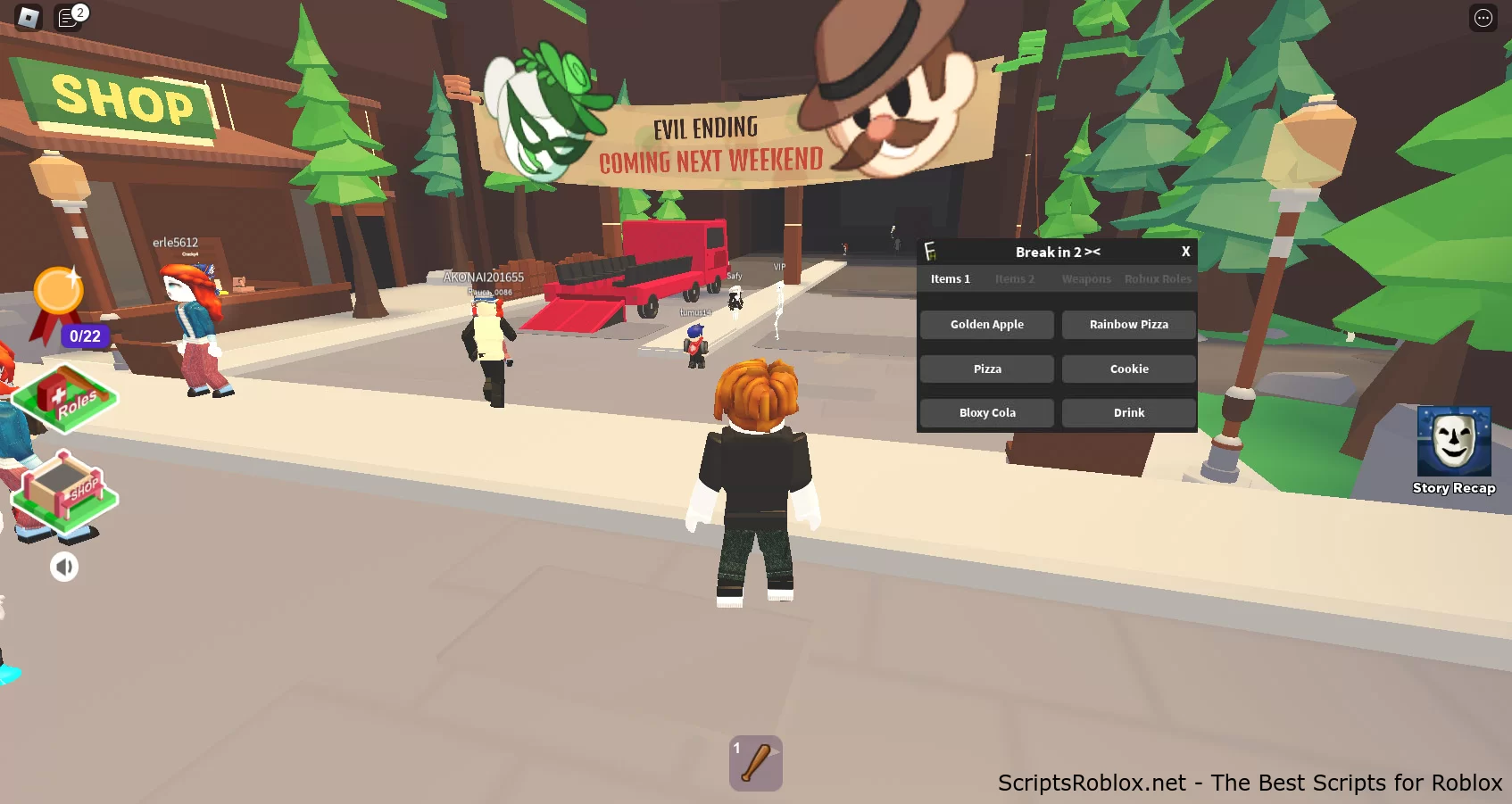The image size is (1512, 804).
Task: Toggle the speaker mute icon
Action: (x=63, y=566)
